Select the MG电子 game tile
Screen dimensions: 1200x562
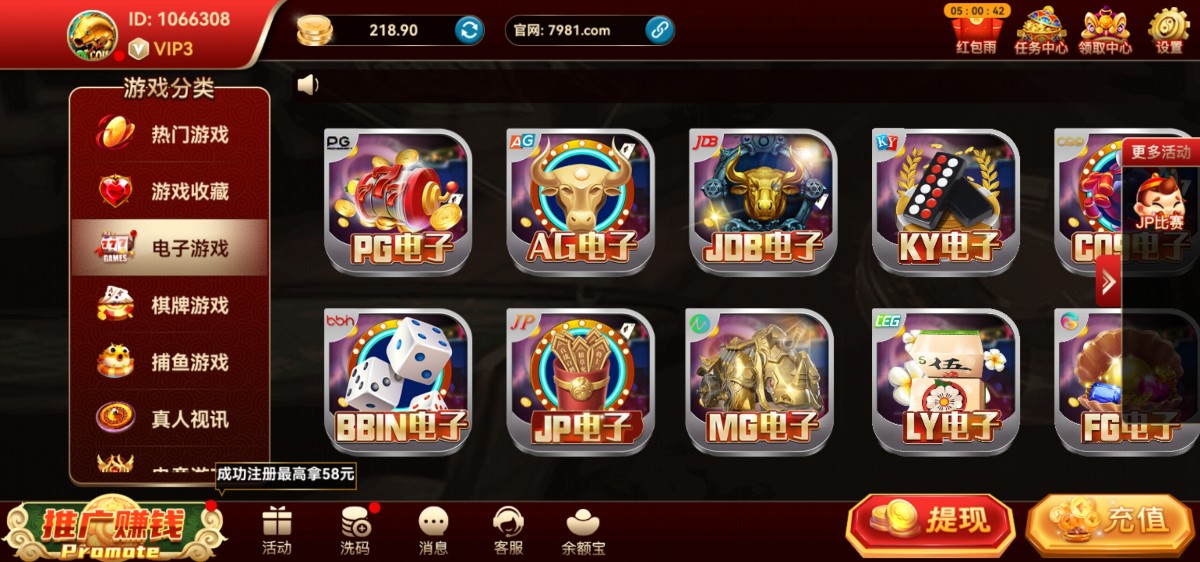pos(763,381)
